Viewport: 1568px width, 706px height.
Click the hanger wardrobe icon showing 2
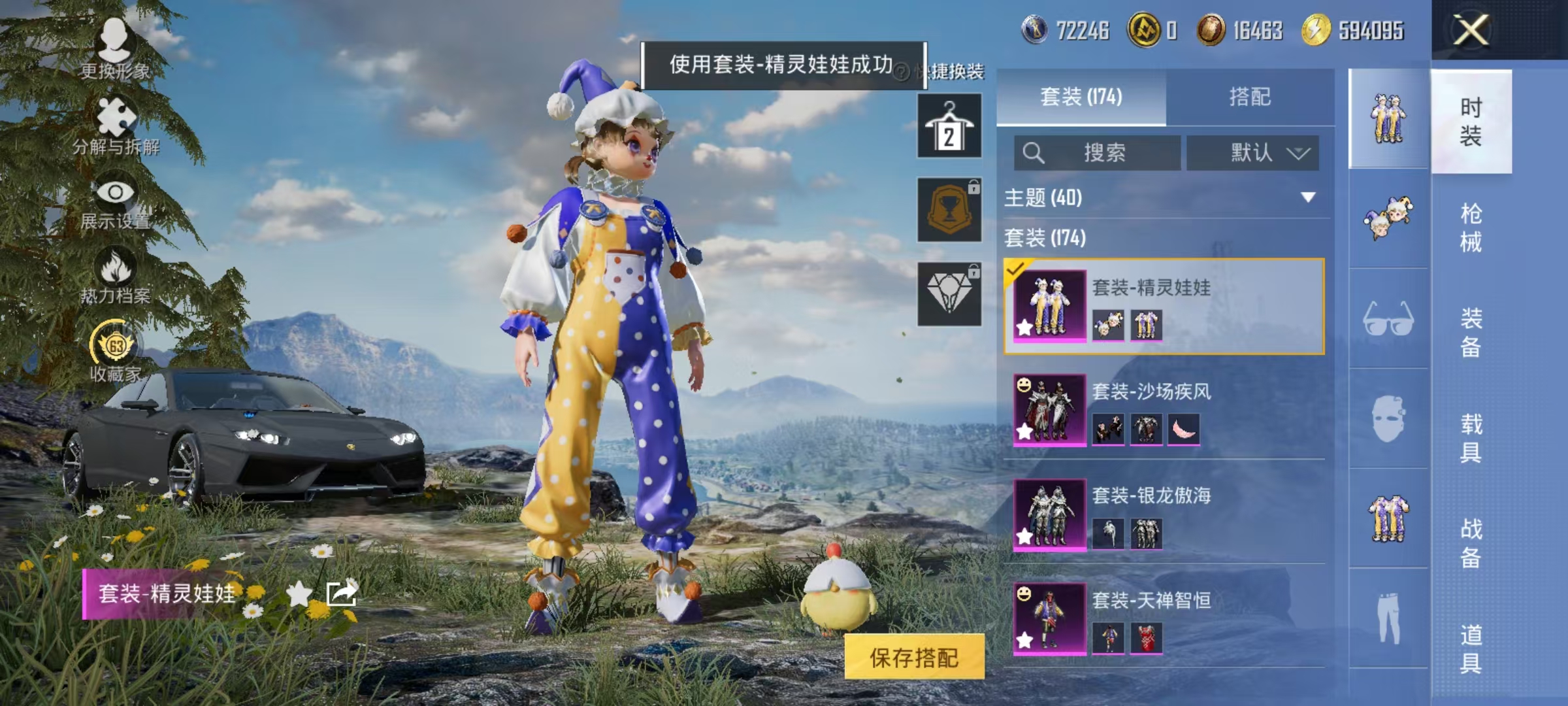[949, 126]
